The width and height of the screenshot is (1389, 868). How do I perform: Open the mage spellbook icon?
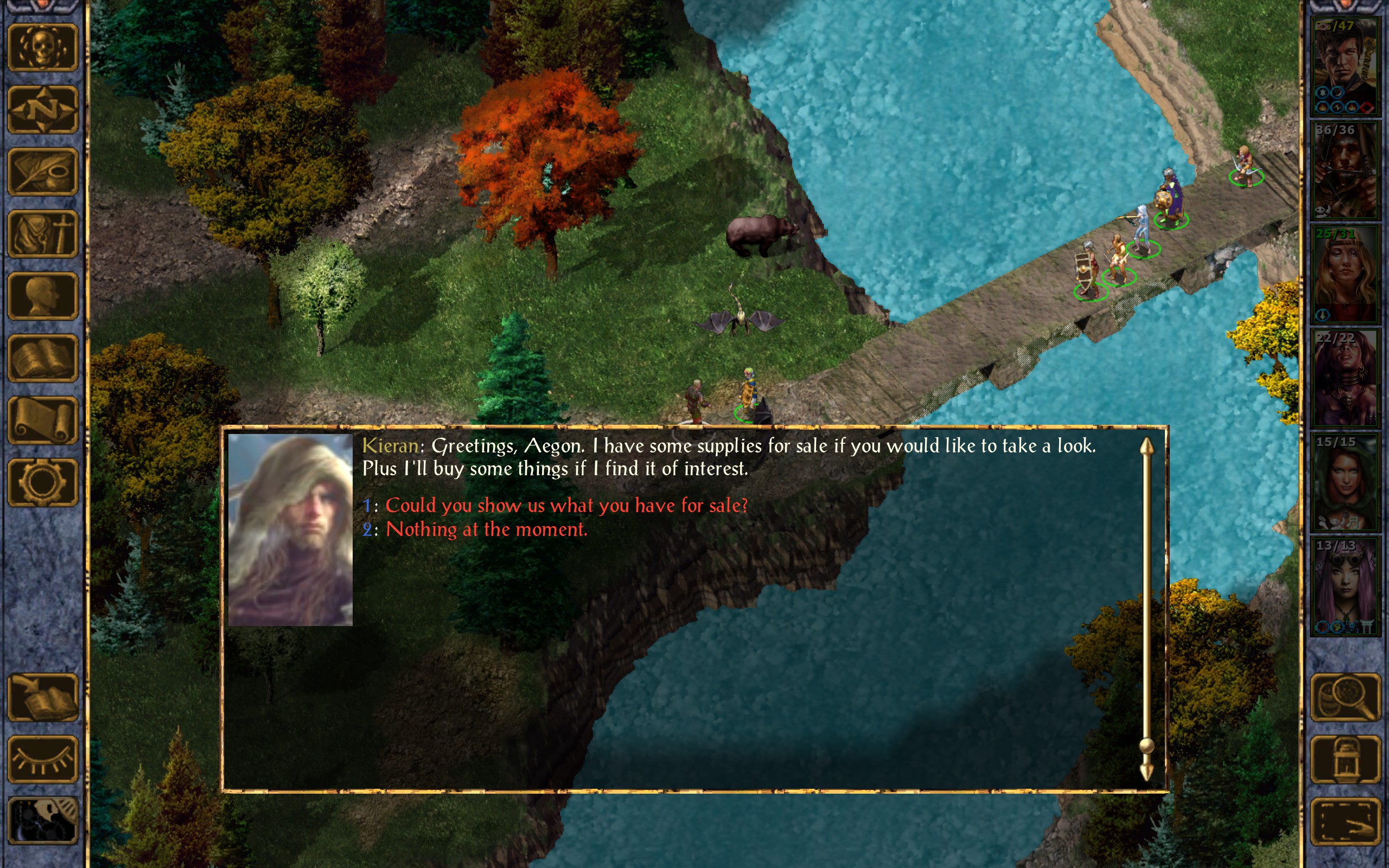(43, 358)
